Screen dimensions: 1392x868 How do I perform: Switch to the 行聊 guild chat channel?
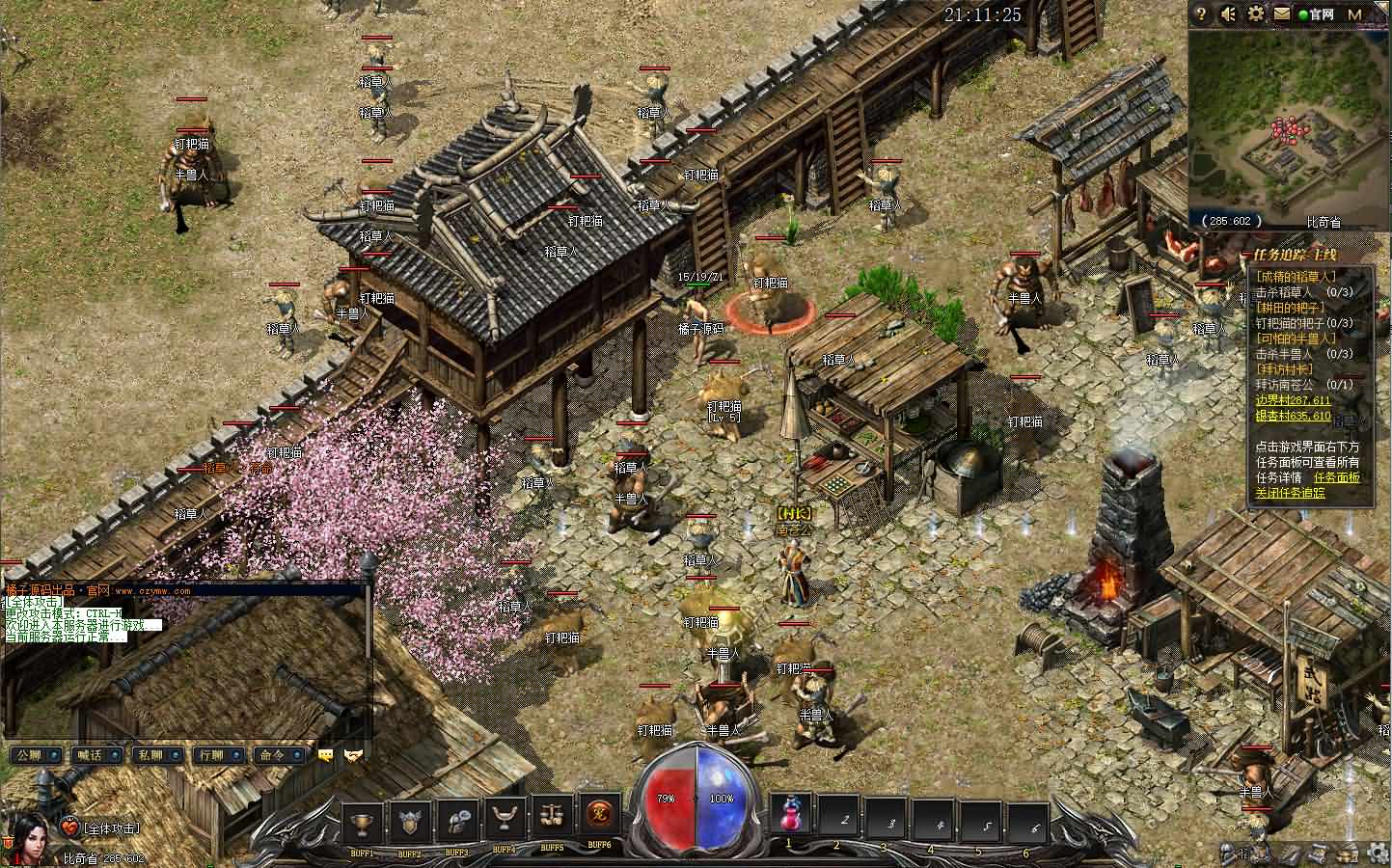click(x=214, y=755)
